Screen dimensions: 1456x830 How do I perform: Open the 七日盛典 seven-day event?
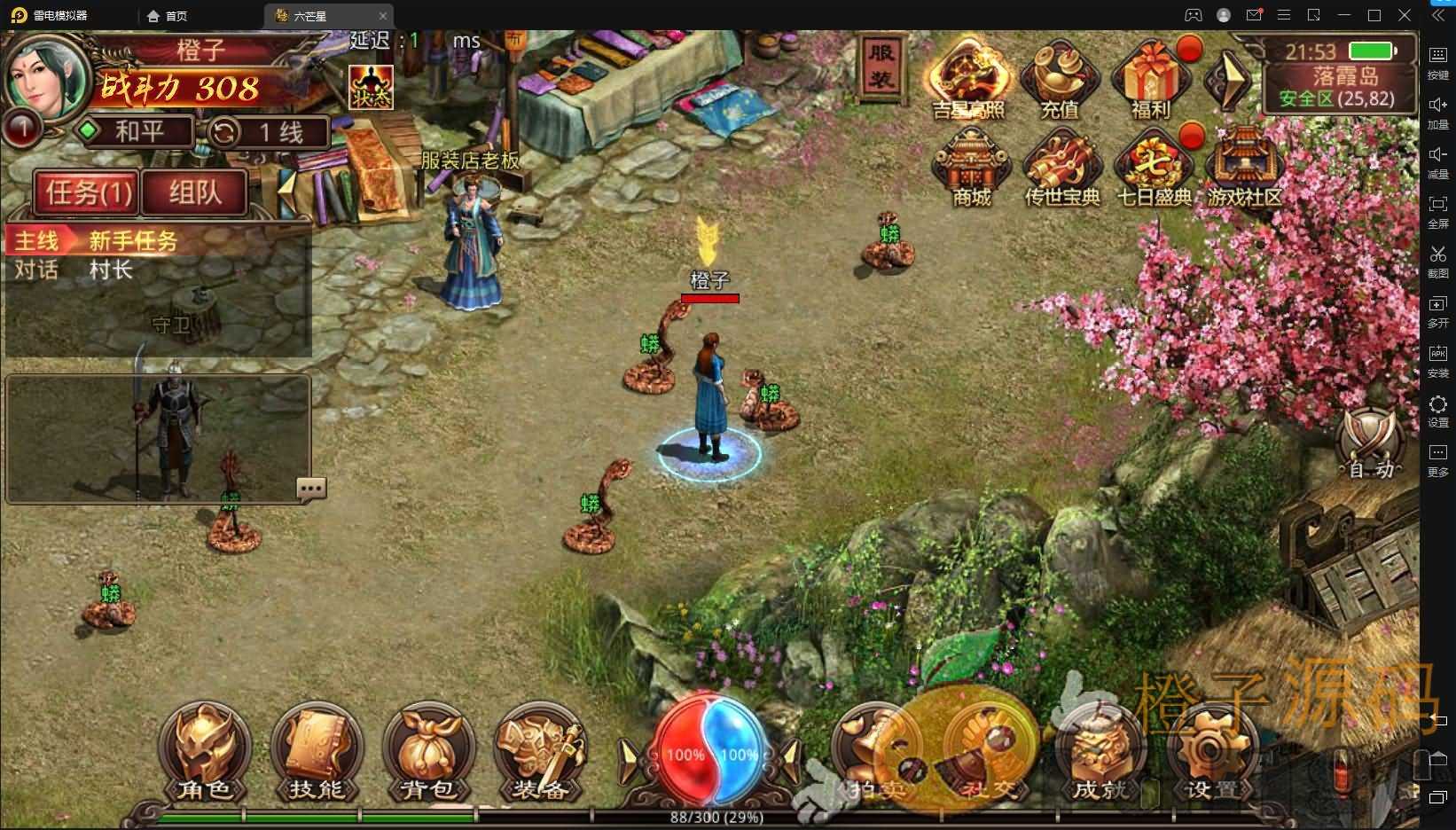(1153, 168)
